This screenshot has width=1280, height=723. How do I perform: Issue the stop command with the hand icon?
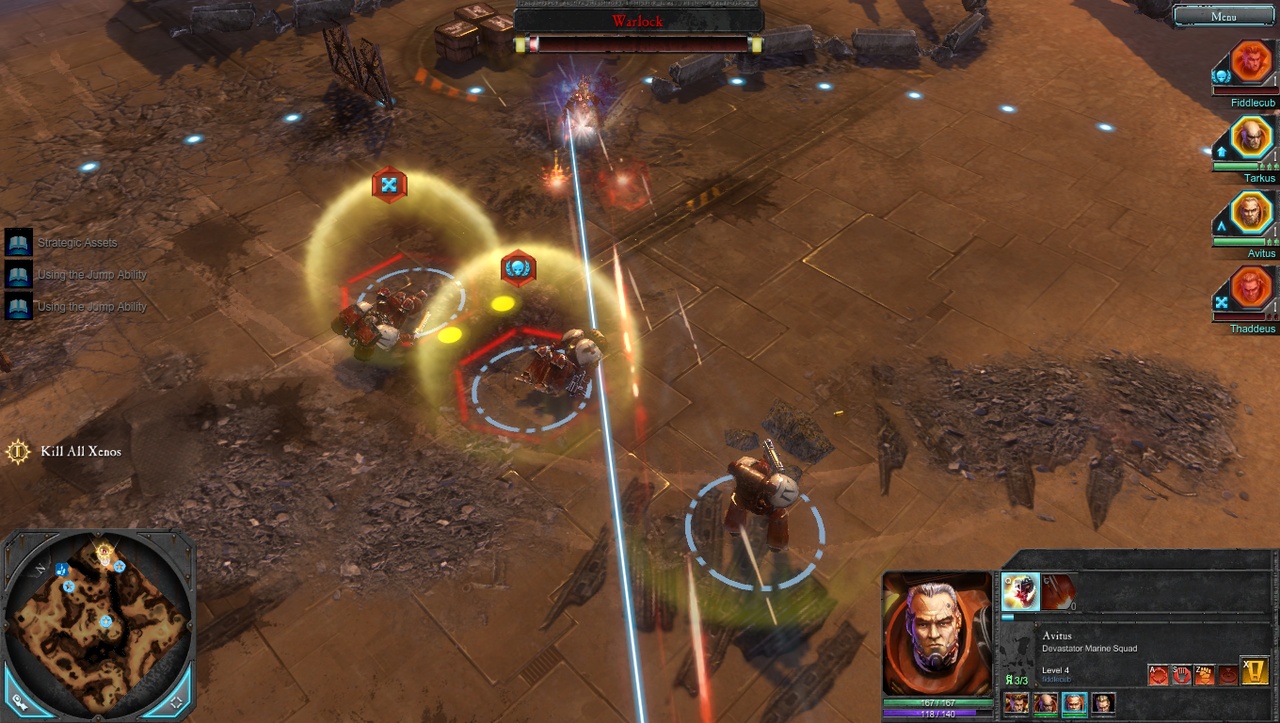[1182, 675]
